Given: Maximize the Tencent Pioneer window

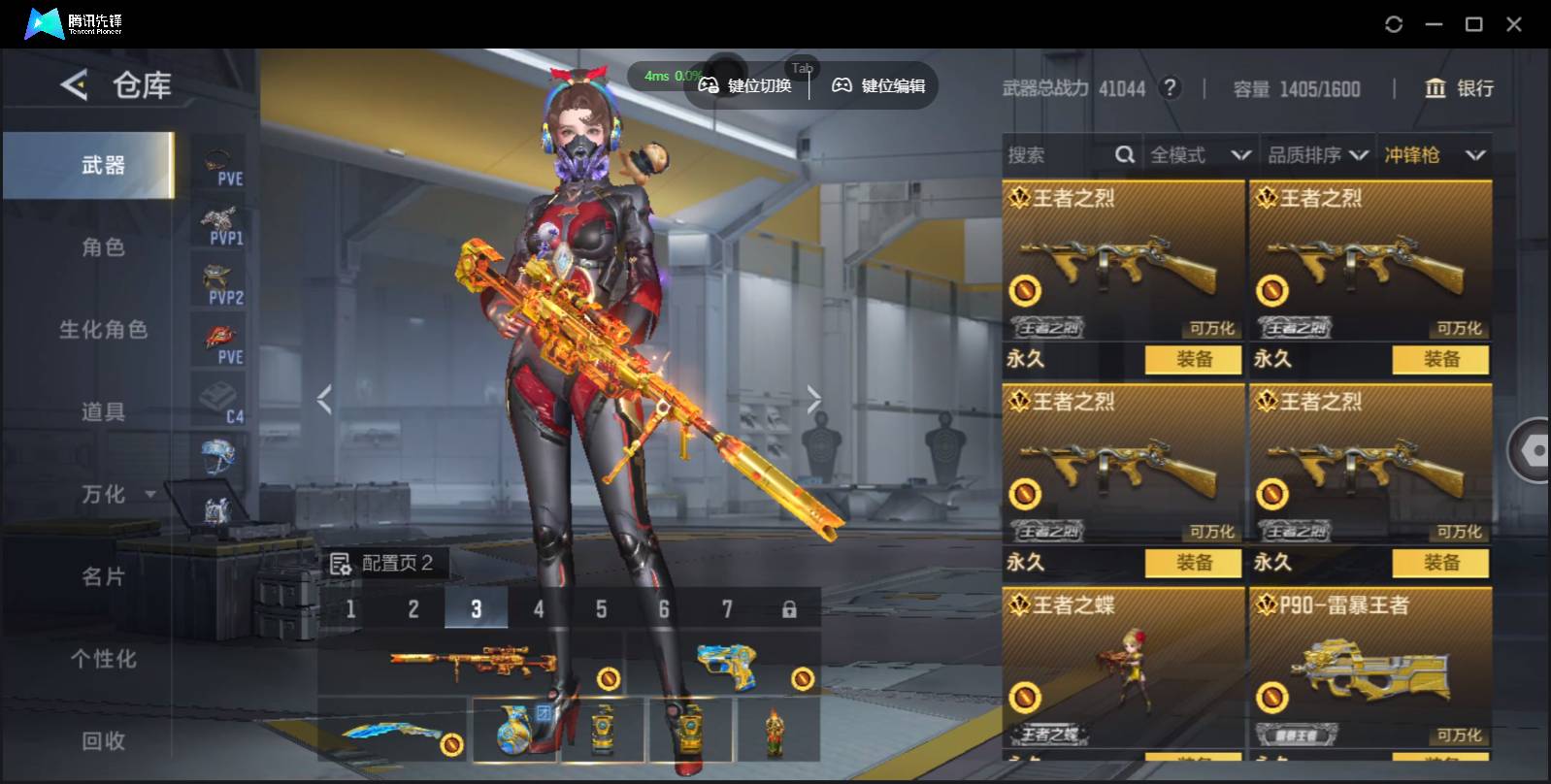Looking at the screenshot, I should (x=1473, y=24).
